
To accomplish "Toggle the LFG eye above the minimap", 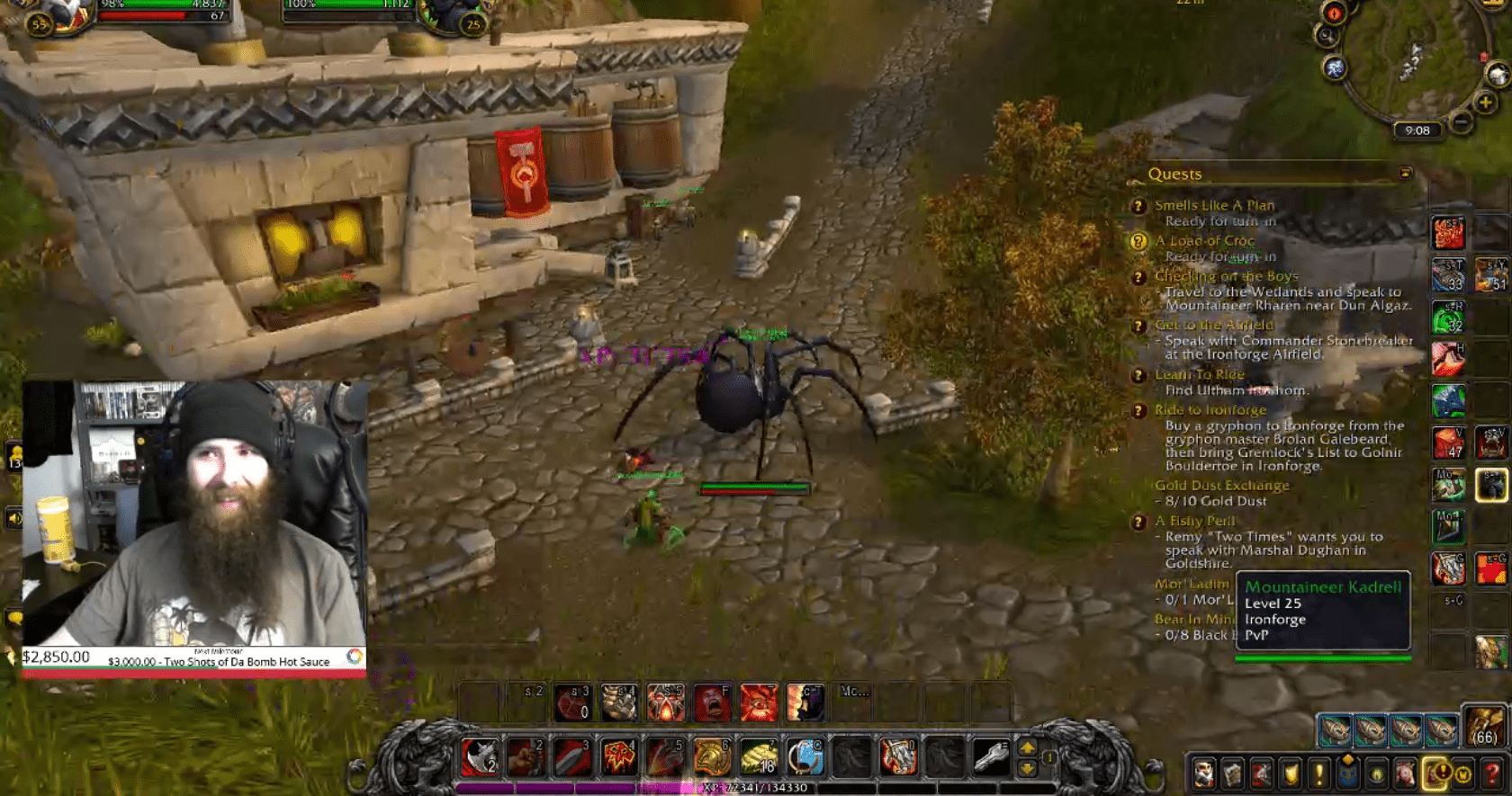I will point(1333,13).
